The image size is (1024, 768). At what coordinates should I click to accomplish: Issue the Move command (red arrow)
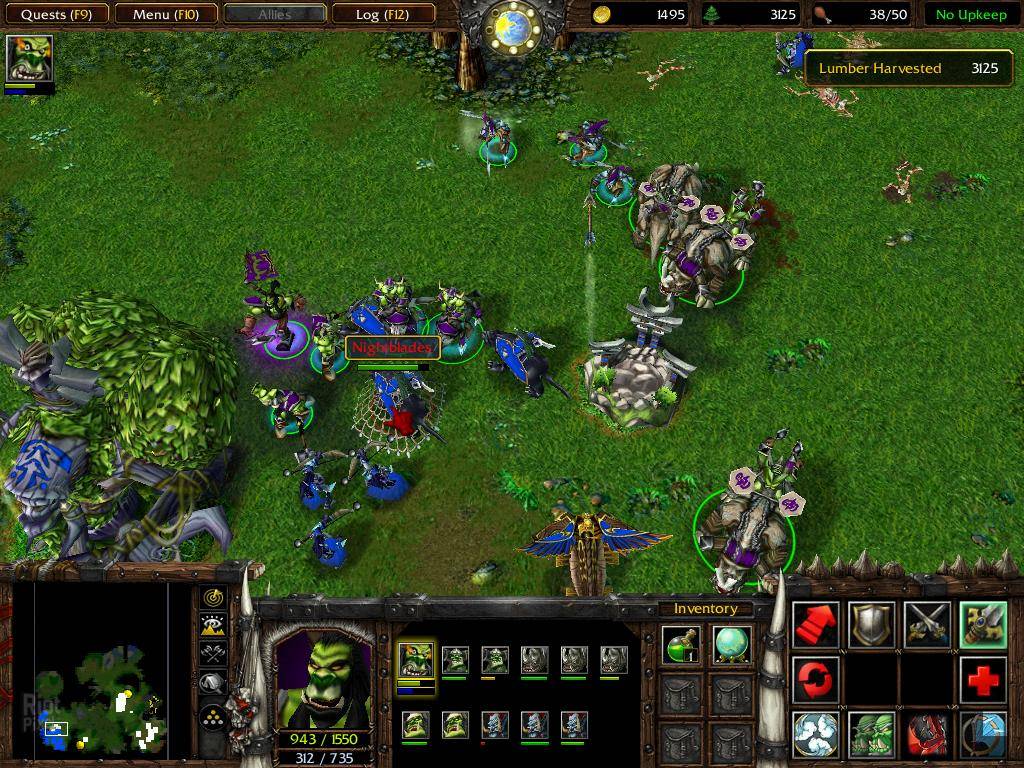816,624
